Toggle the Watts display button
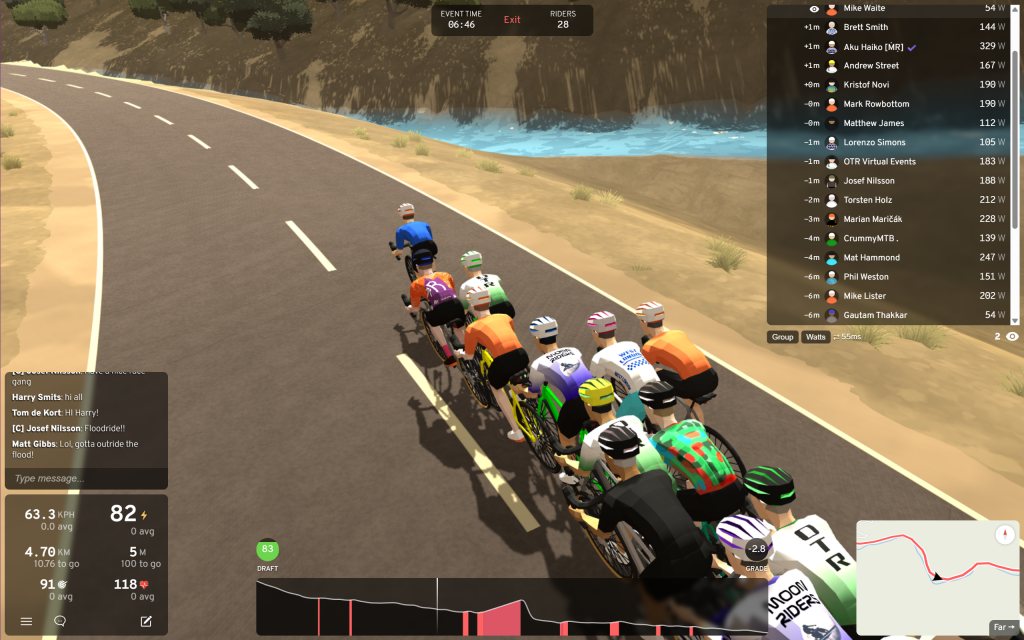The image size is (1024, 640). [x=816, y=337]
